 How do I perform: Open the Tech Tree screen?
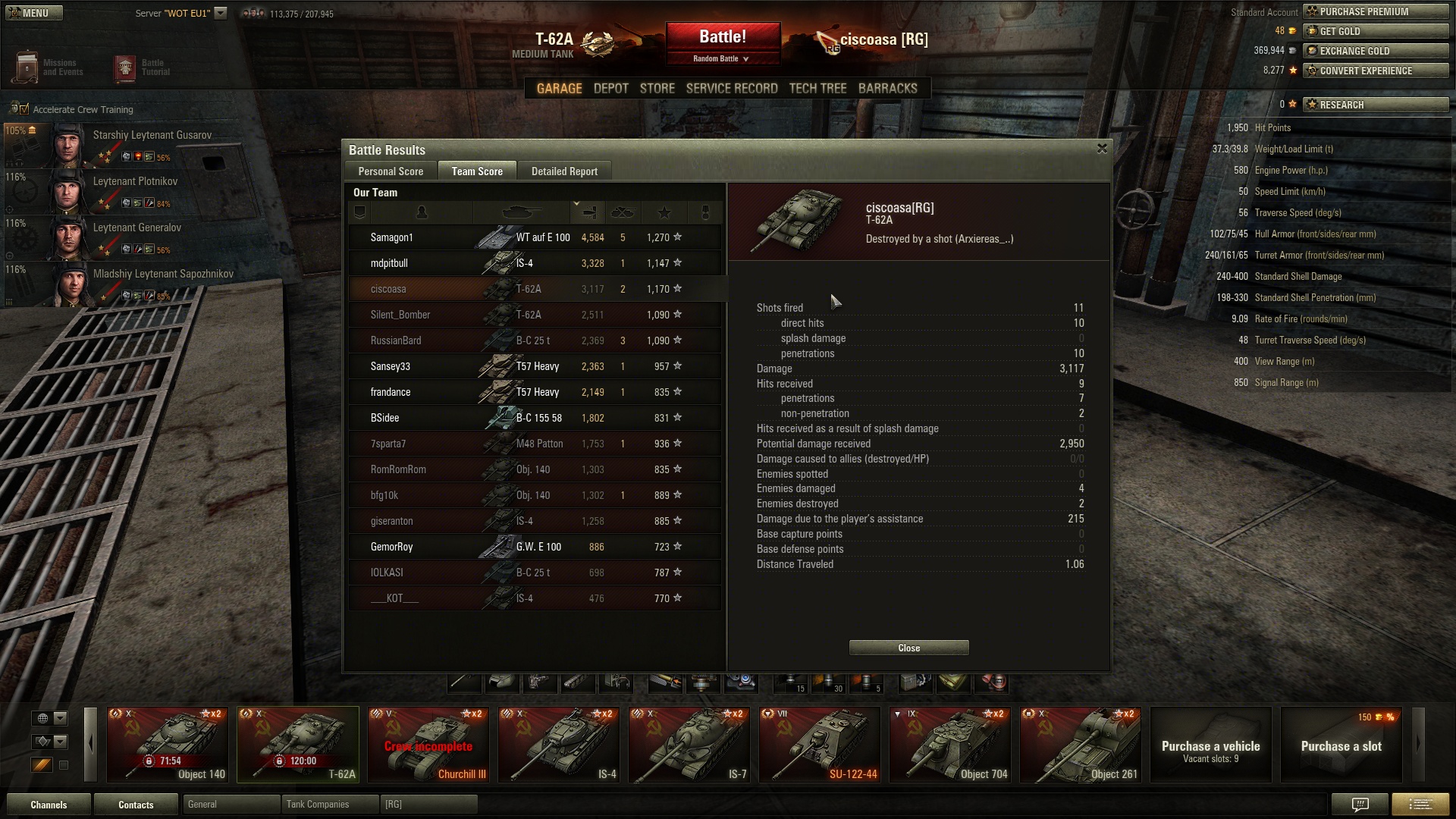(817, 89)
